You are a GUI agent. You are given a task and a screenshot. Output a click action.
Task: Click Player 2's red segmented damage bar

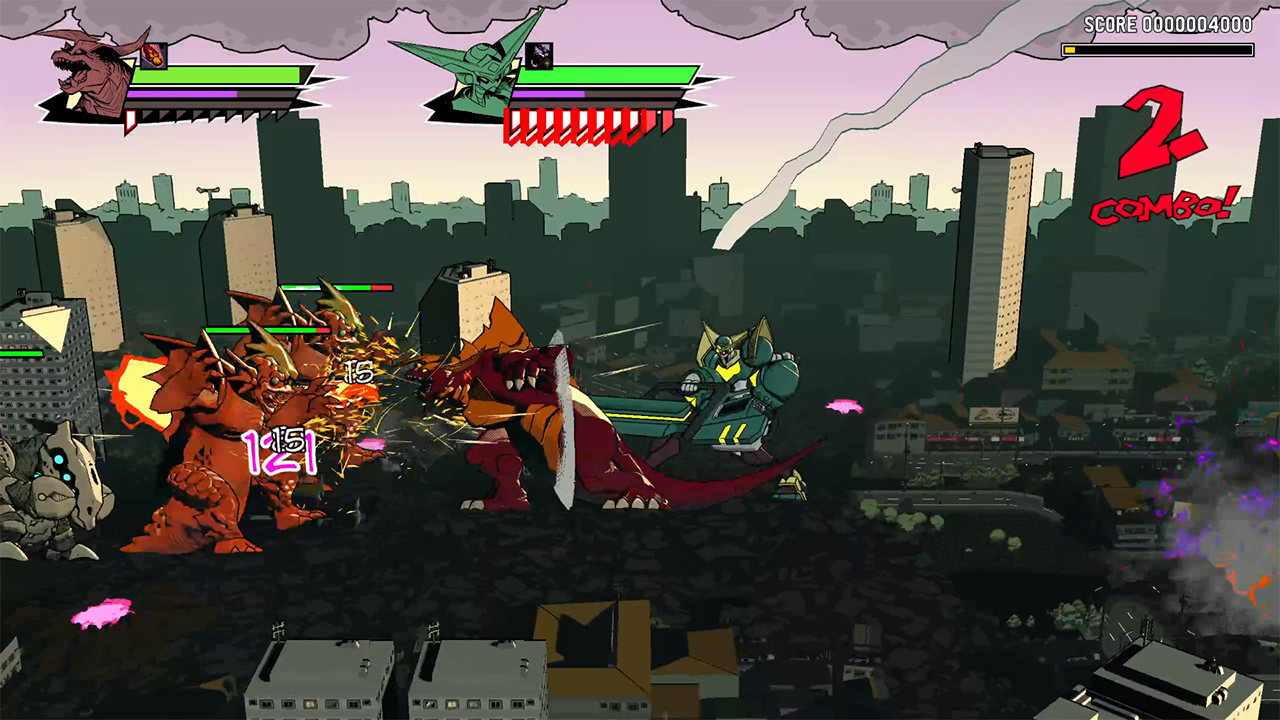coord(580,120)
